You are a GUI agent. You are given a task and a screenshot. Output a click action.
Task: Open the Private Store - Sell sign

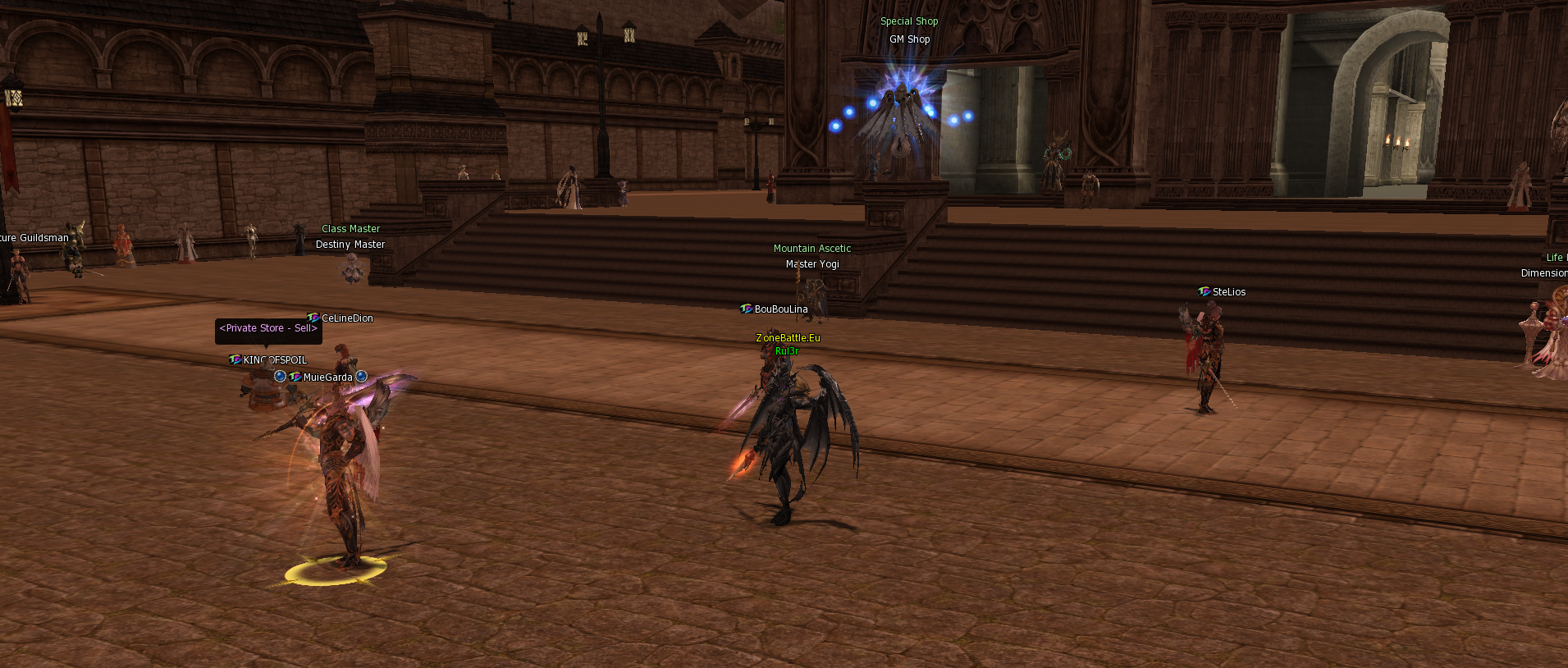point(268,329)
